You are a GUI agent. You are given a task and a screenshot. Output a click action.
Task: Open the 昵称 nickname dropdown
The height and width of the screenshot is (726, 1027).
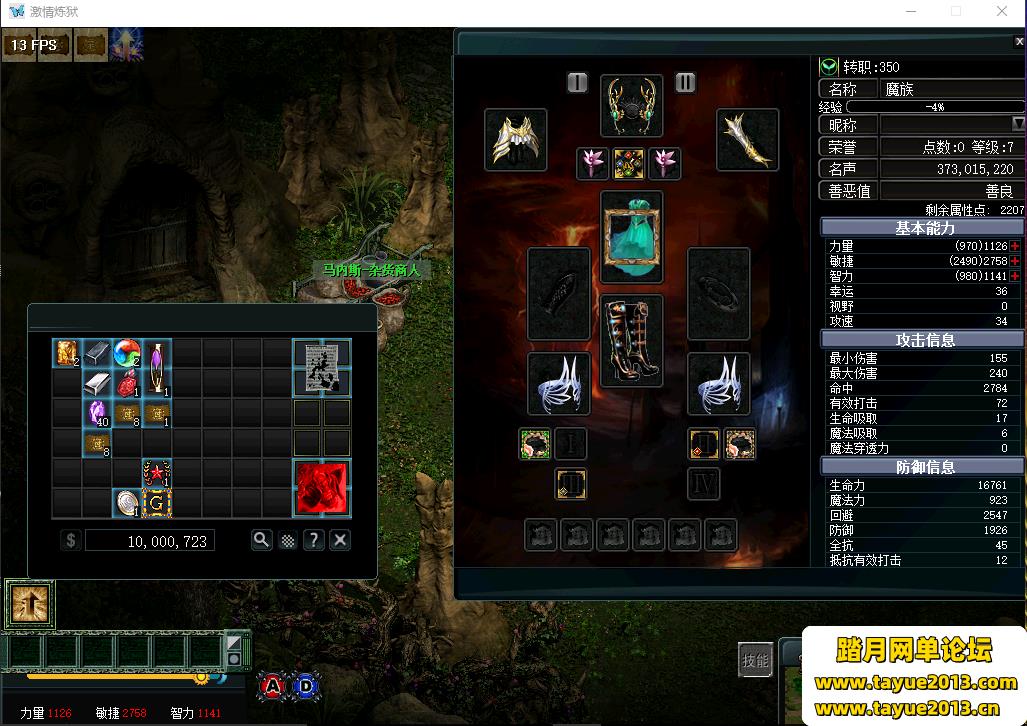pyautogui.click(x=1018, y=125)
